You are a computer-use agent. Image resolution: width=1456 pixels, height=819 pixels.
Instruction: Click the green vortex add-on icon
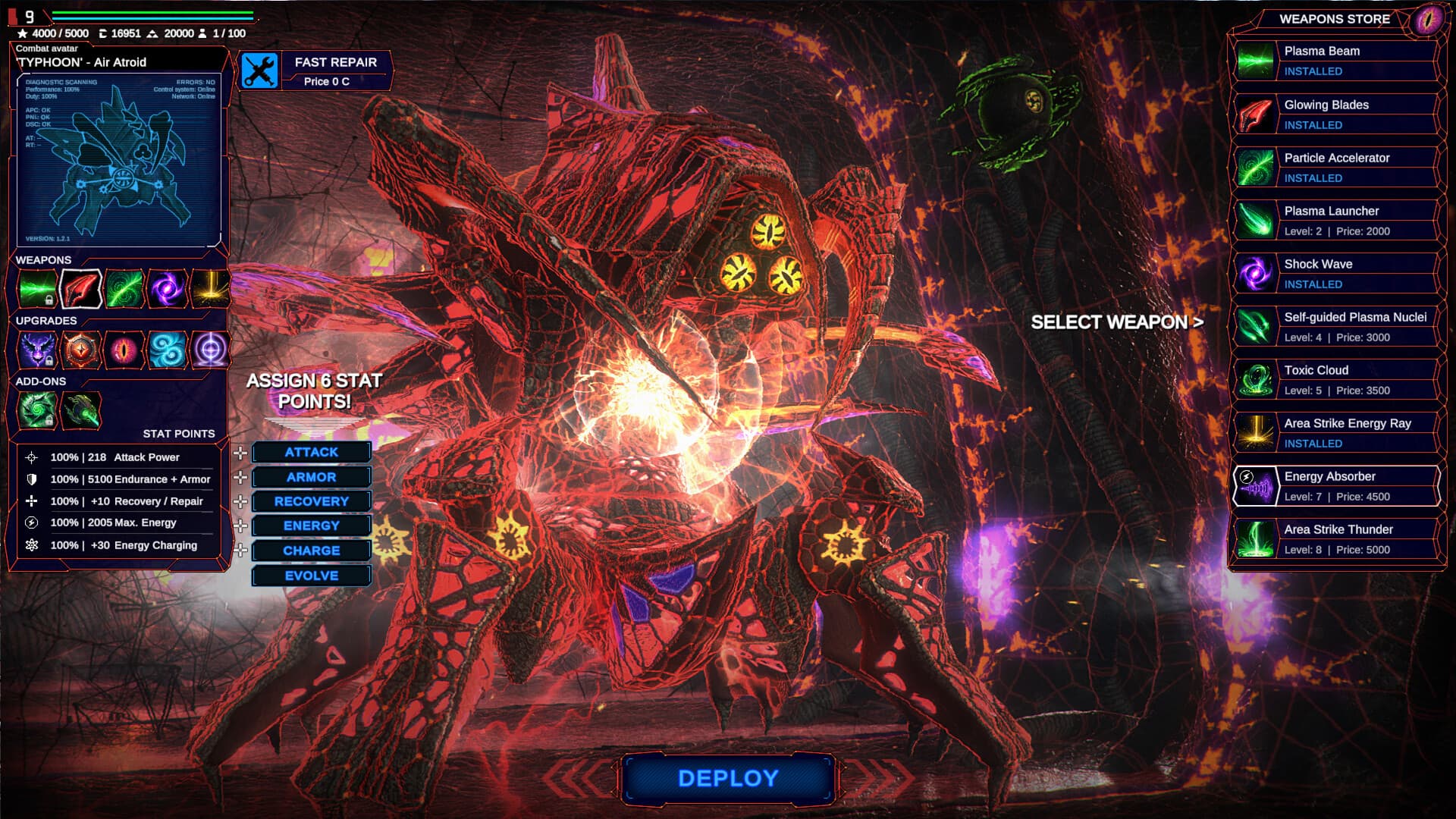(x=38, y=409)
